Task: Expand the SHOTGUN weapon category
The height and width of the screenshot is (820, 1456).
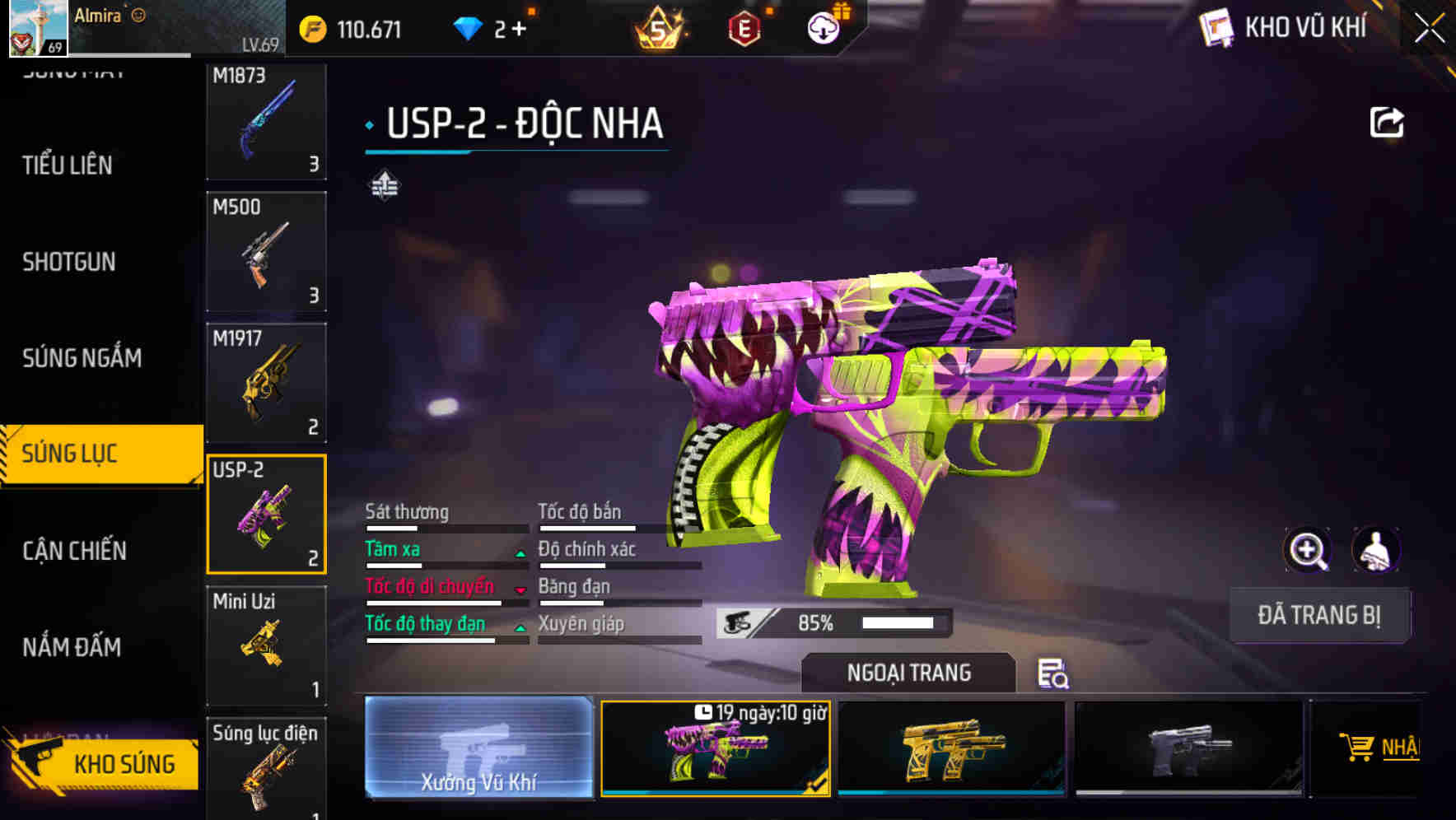Action: click(x=69, y=262)
